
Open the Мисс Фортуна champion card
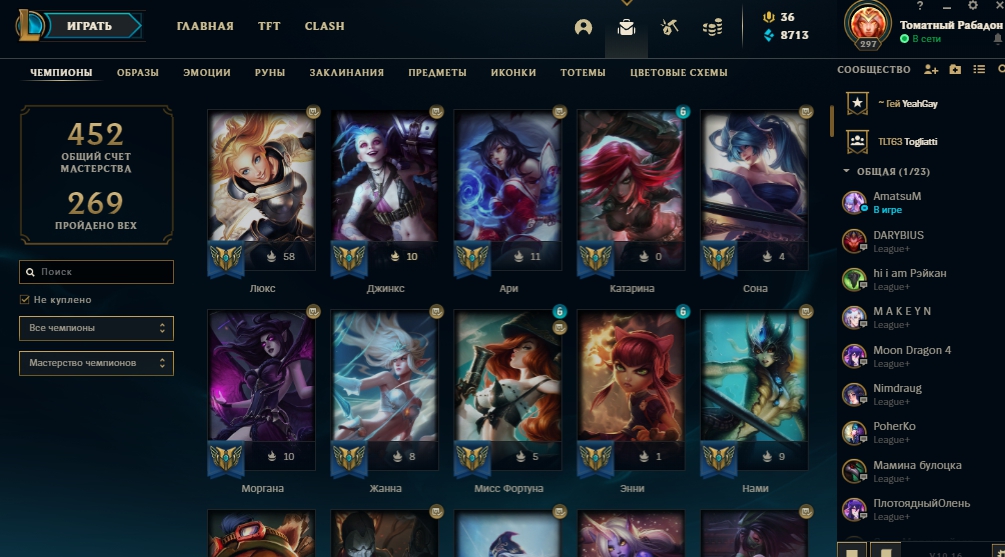click(508, 390)
